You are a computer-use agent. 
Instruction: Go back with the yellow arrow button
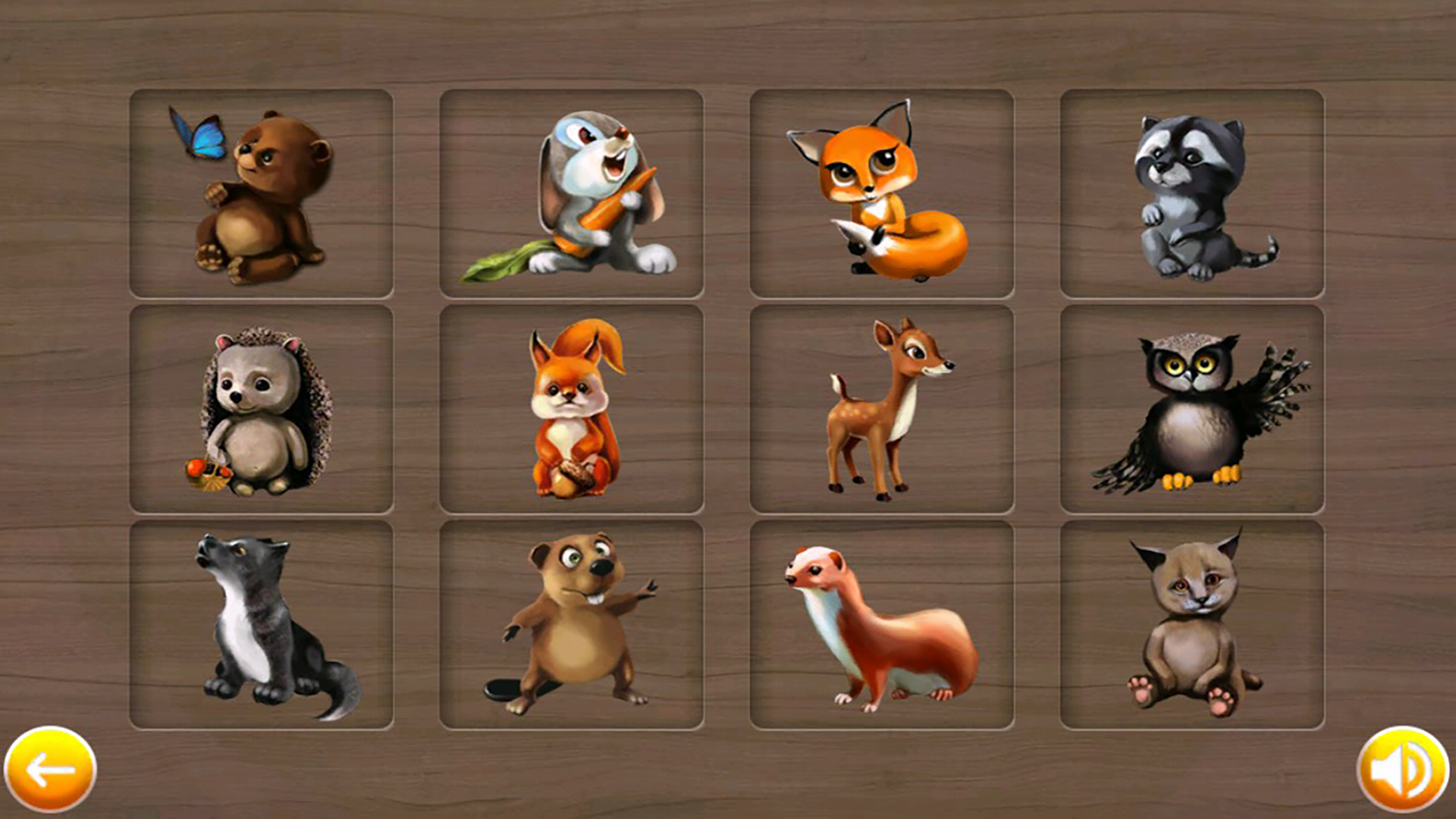point(50,769)
